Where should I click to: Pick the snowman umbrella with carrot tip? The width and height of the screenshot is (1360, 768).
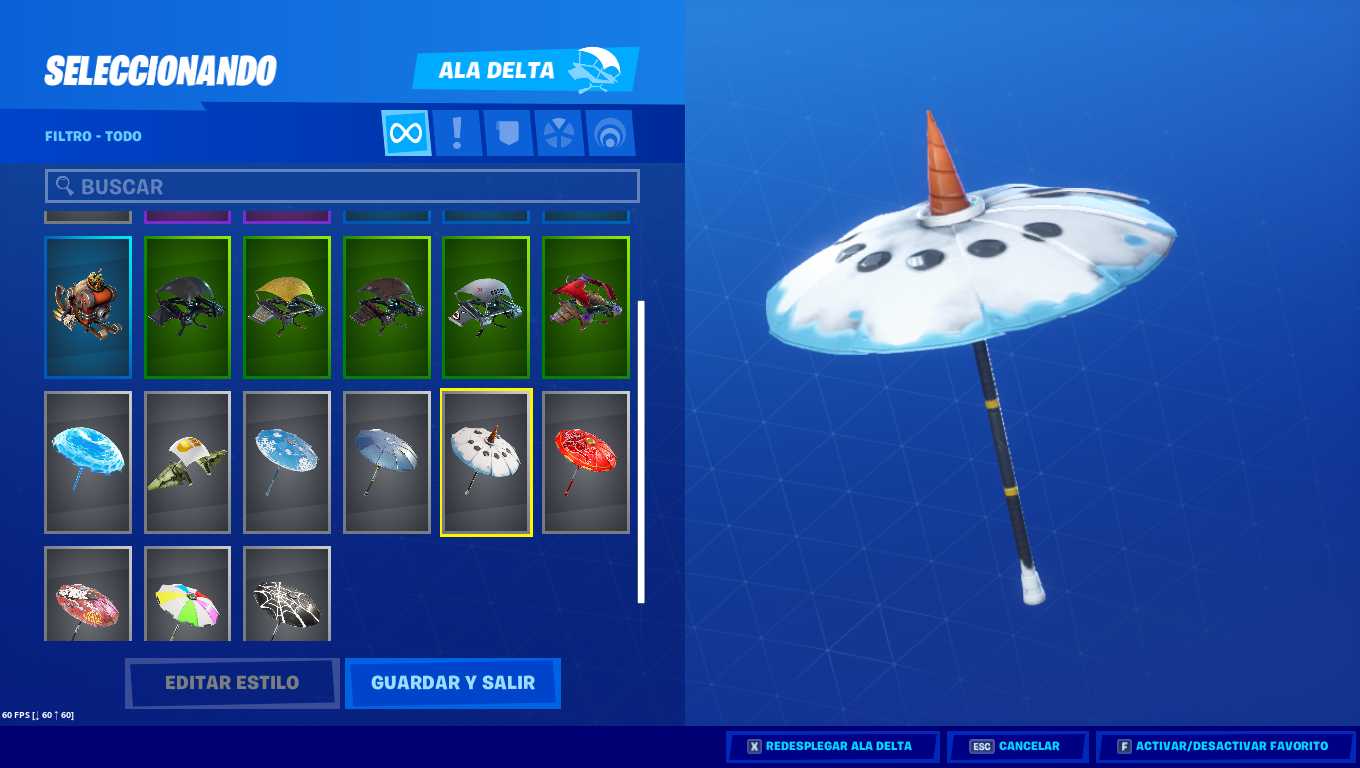[x=486, y=462]
